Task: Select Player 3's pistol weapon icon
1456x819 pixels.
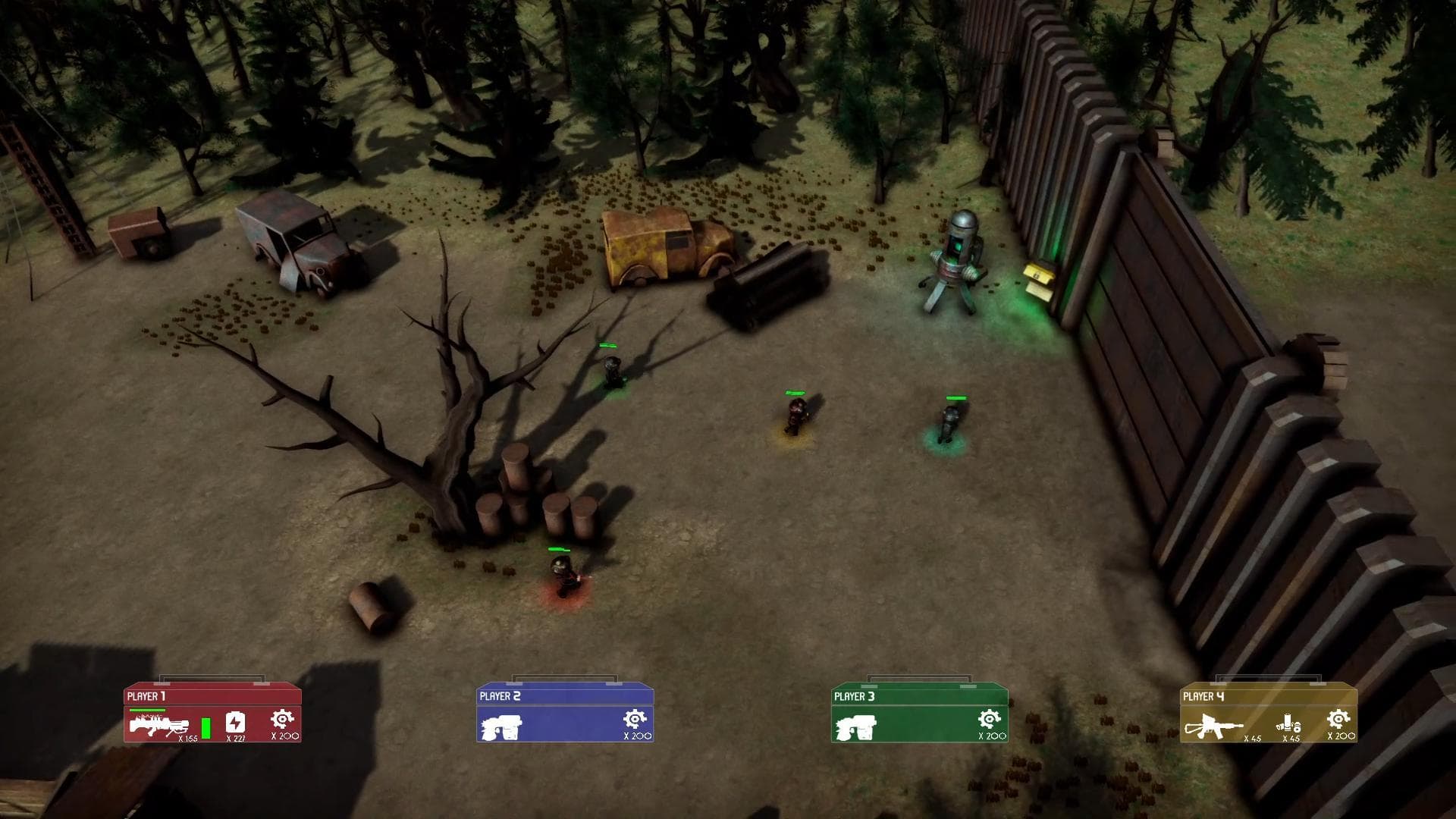Action: 856,726
